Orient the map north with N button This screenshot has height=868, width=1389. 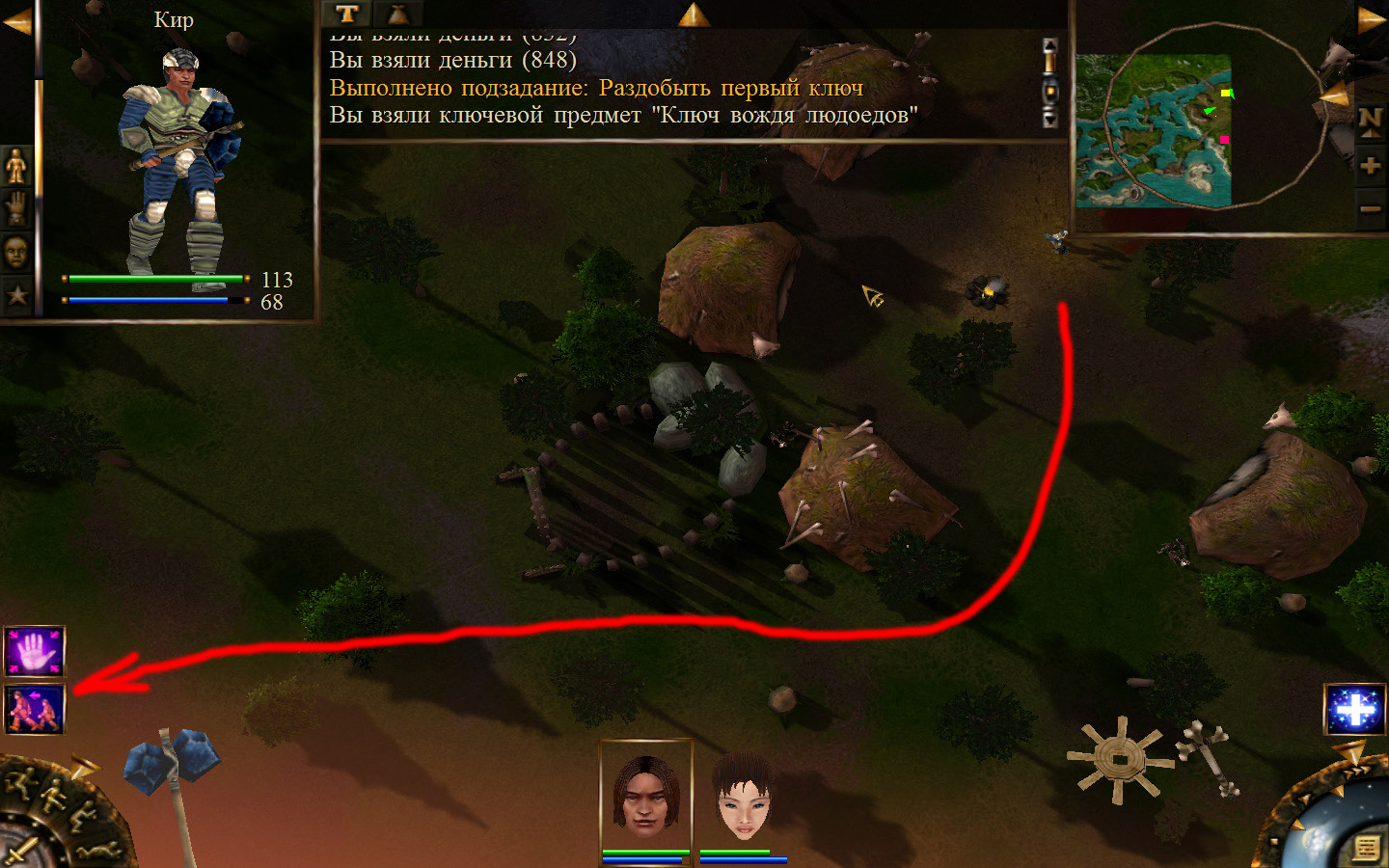pyautogui.click(x=1370, y=121)
